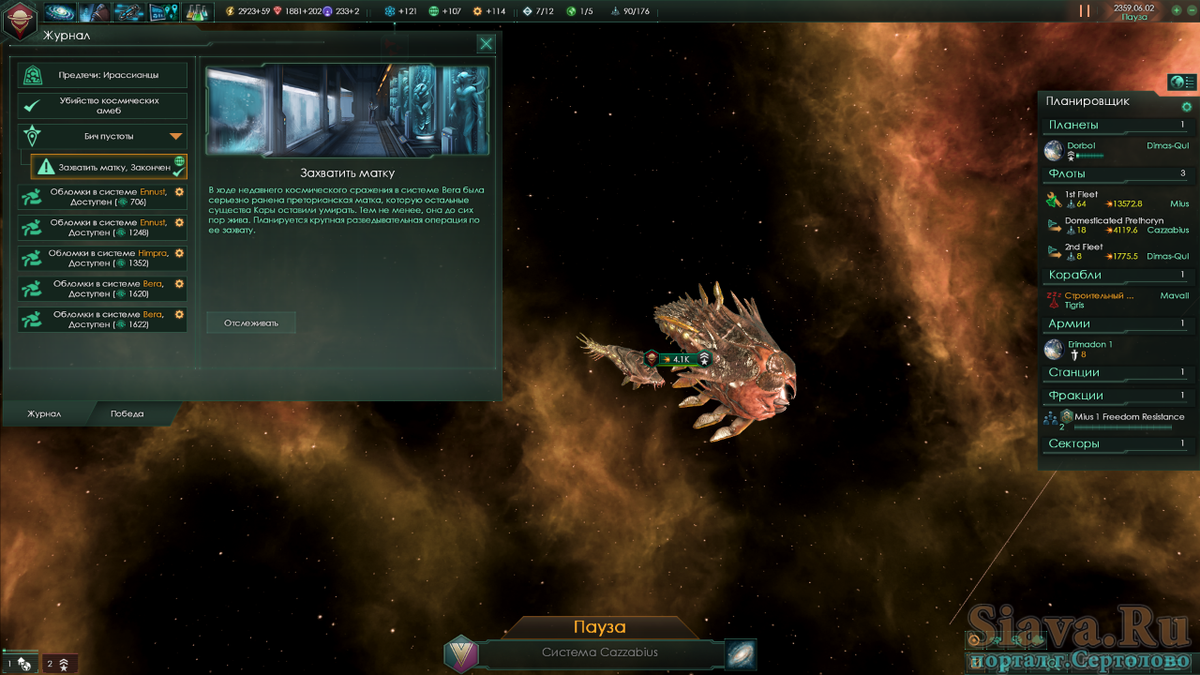Close the Журнал window
The image size is (1200, 675).
[486, 43]
